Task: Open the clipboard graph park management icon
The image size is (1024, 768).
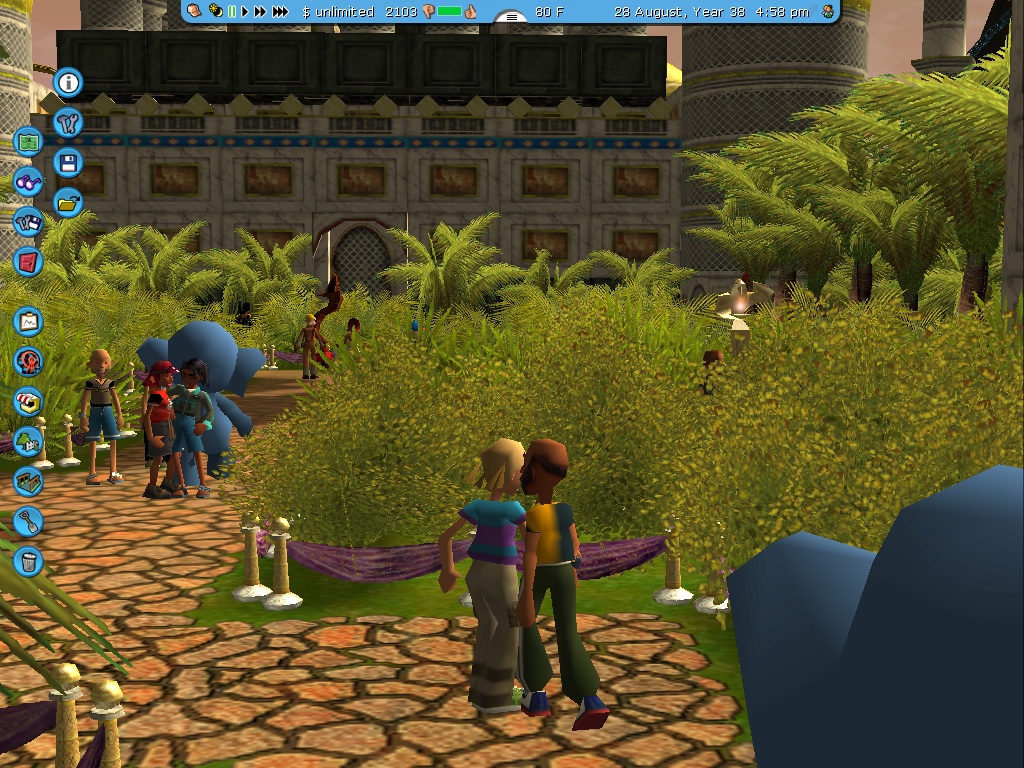Action: [28, 322]
